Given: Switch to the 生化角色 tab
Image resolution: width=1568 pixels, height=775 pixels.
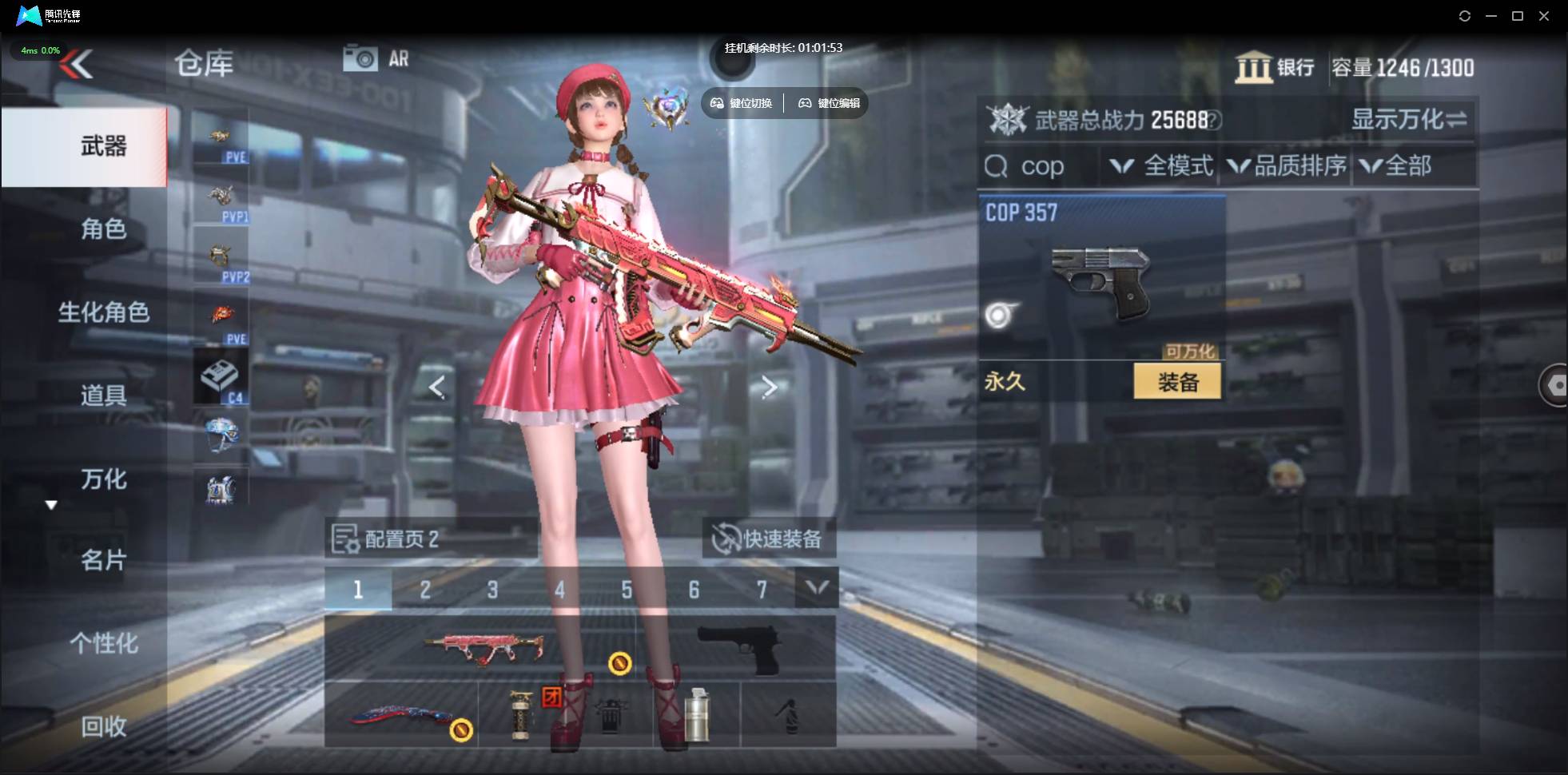Looking at the screenshot, I should [103, 312].
